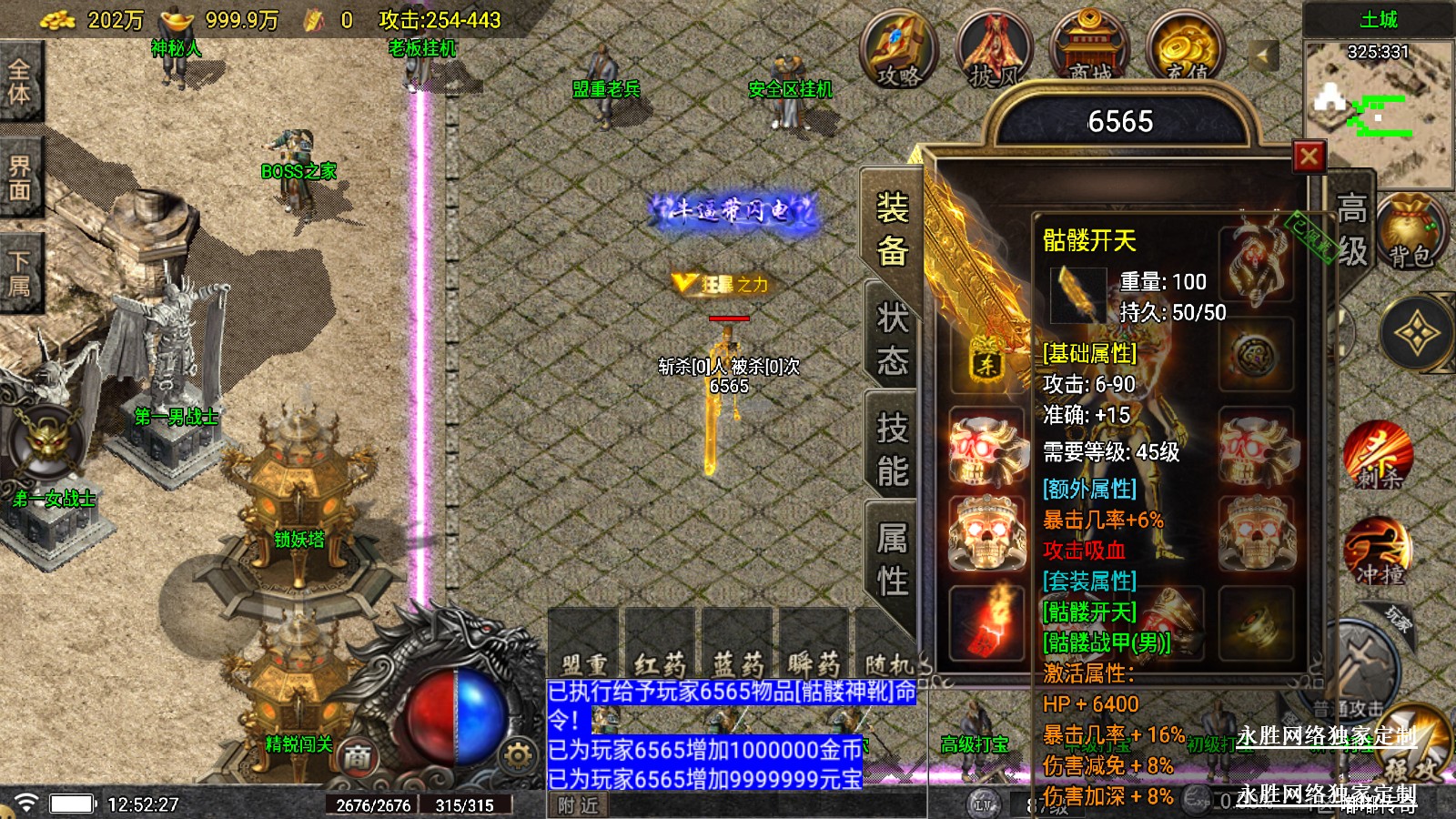Open the 攻略 guide icon
This screenshot has height=819, width=1456.
point(899,50)
